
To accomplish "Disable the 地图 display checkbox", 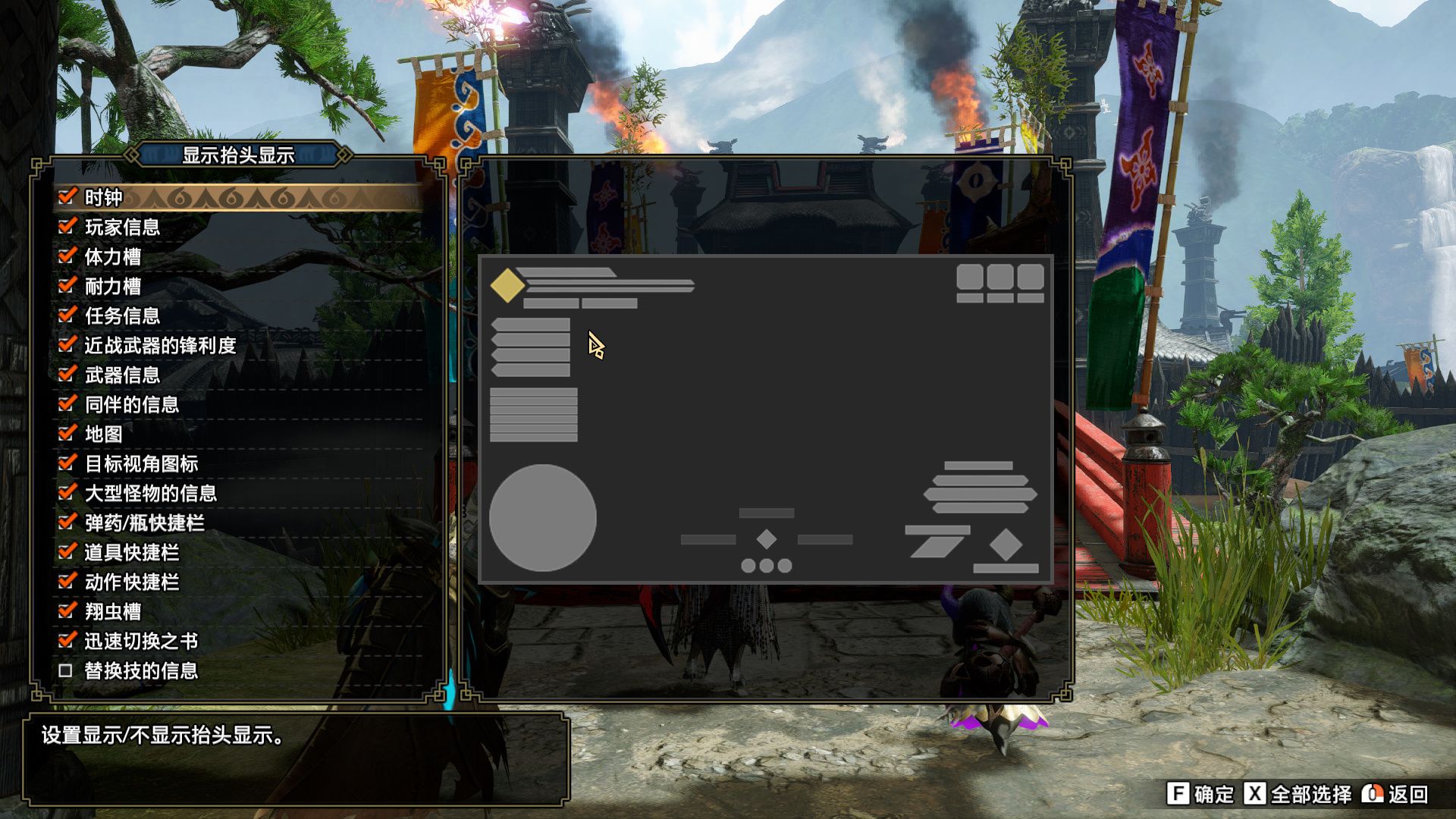I will pyautogui.click(x=64, y=435).
